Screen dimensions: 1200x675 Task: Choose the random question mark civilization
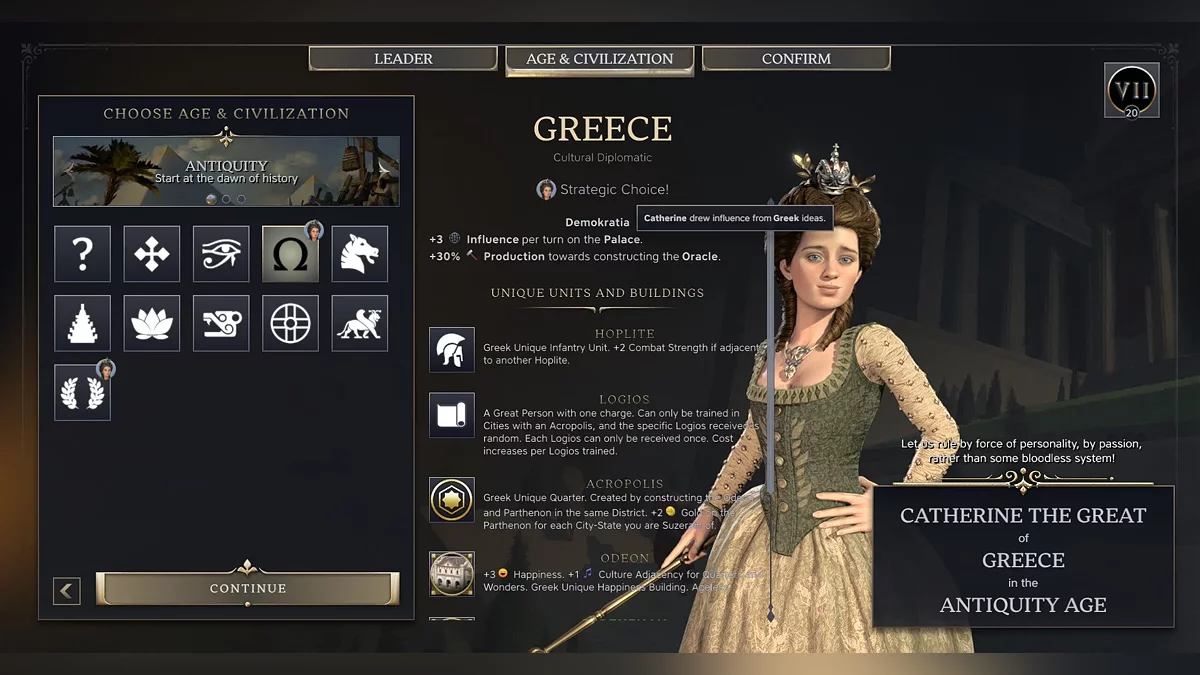pos(82,254)
